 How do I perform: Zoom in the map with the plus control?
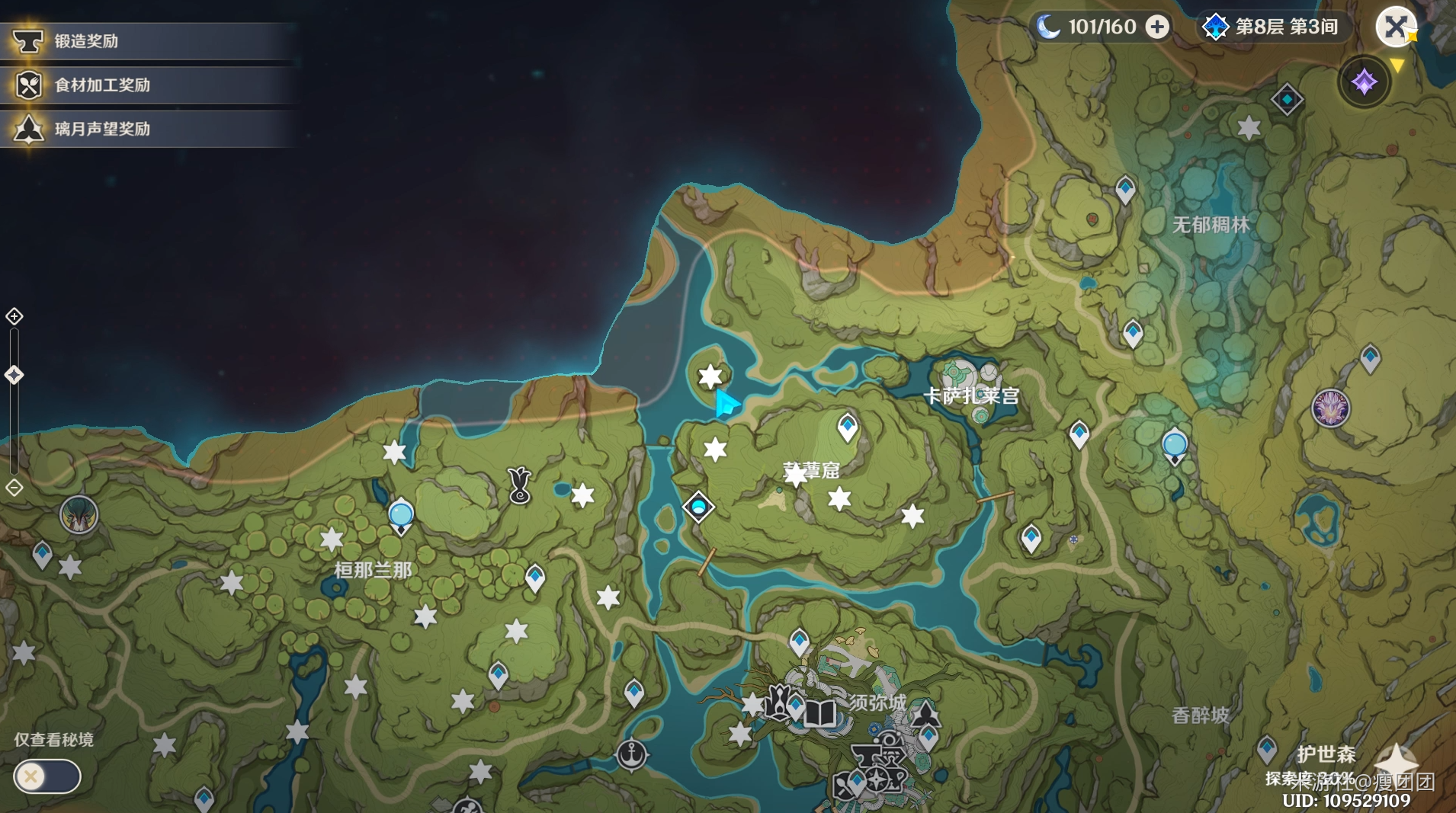tap(14, 316)
